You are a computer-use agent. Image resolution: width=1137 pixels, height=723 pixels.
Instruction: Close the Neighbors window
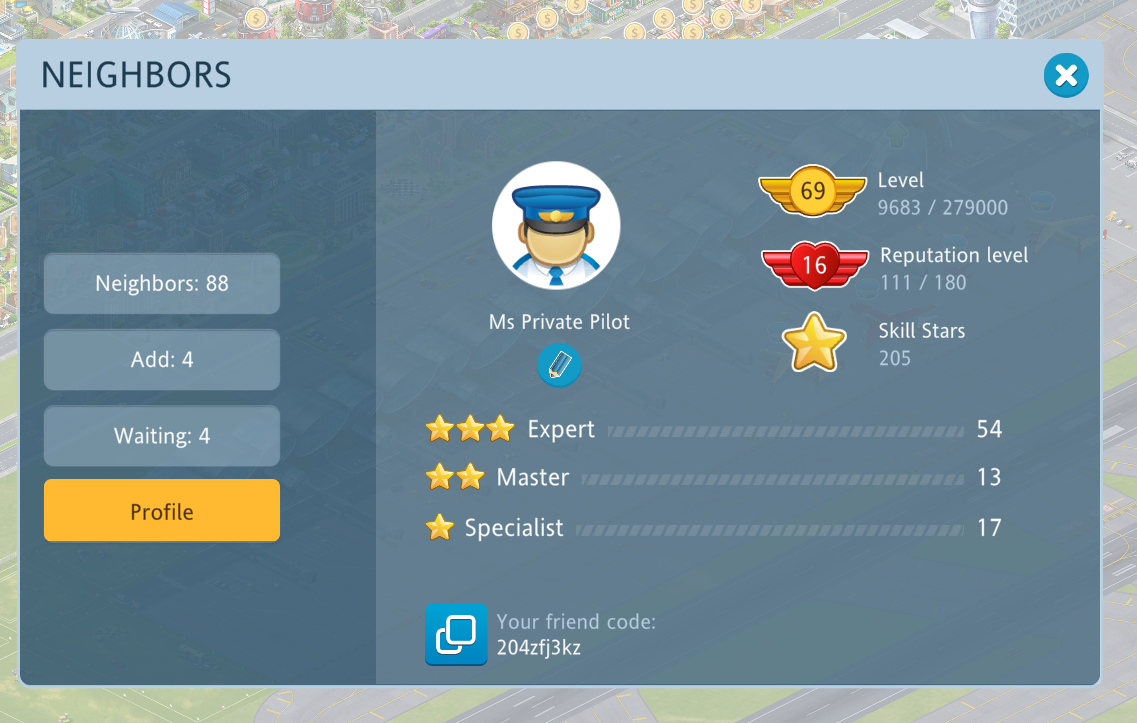pyautogui.click(x=1066, y=76)
